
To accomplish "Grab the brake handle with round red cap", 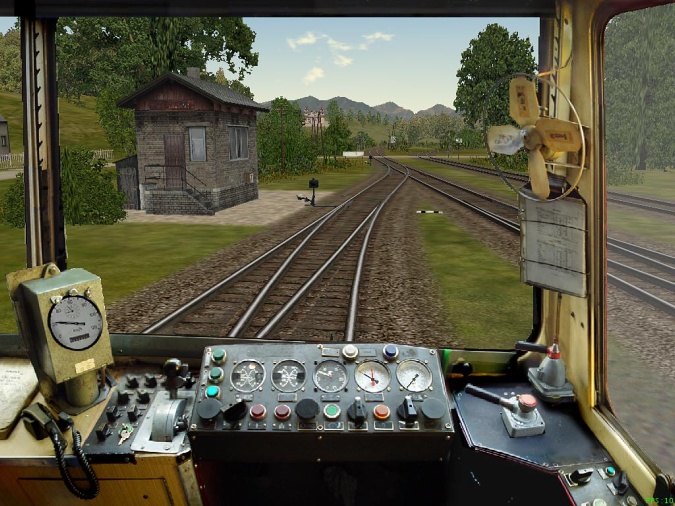I will point(526,403).
